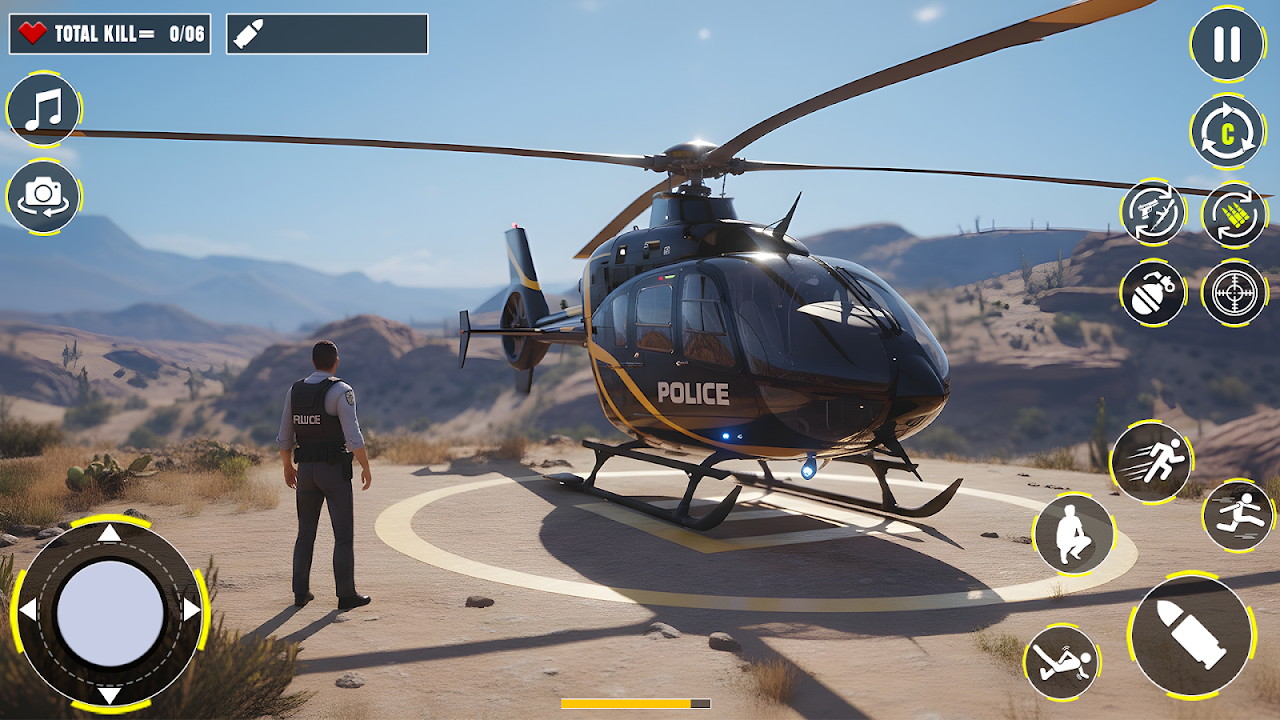
Task: Tap the joystick's left arrow
Action: [x=28, y=610]
